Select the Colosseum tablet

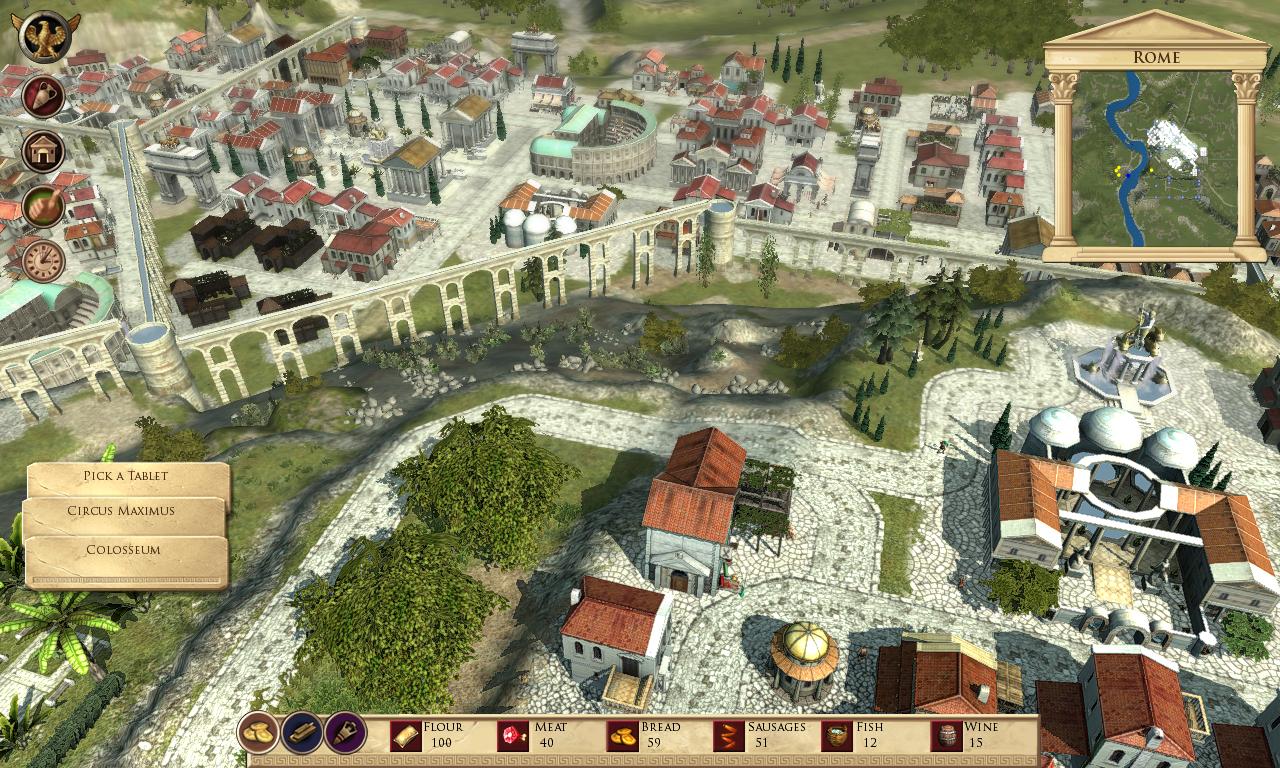126,549
